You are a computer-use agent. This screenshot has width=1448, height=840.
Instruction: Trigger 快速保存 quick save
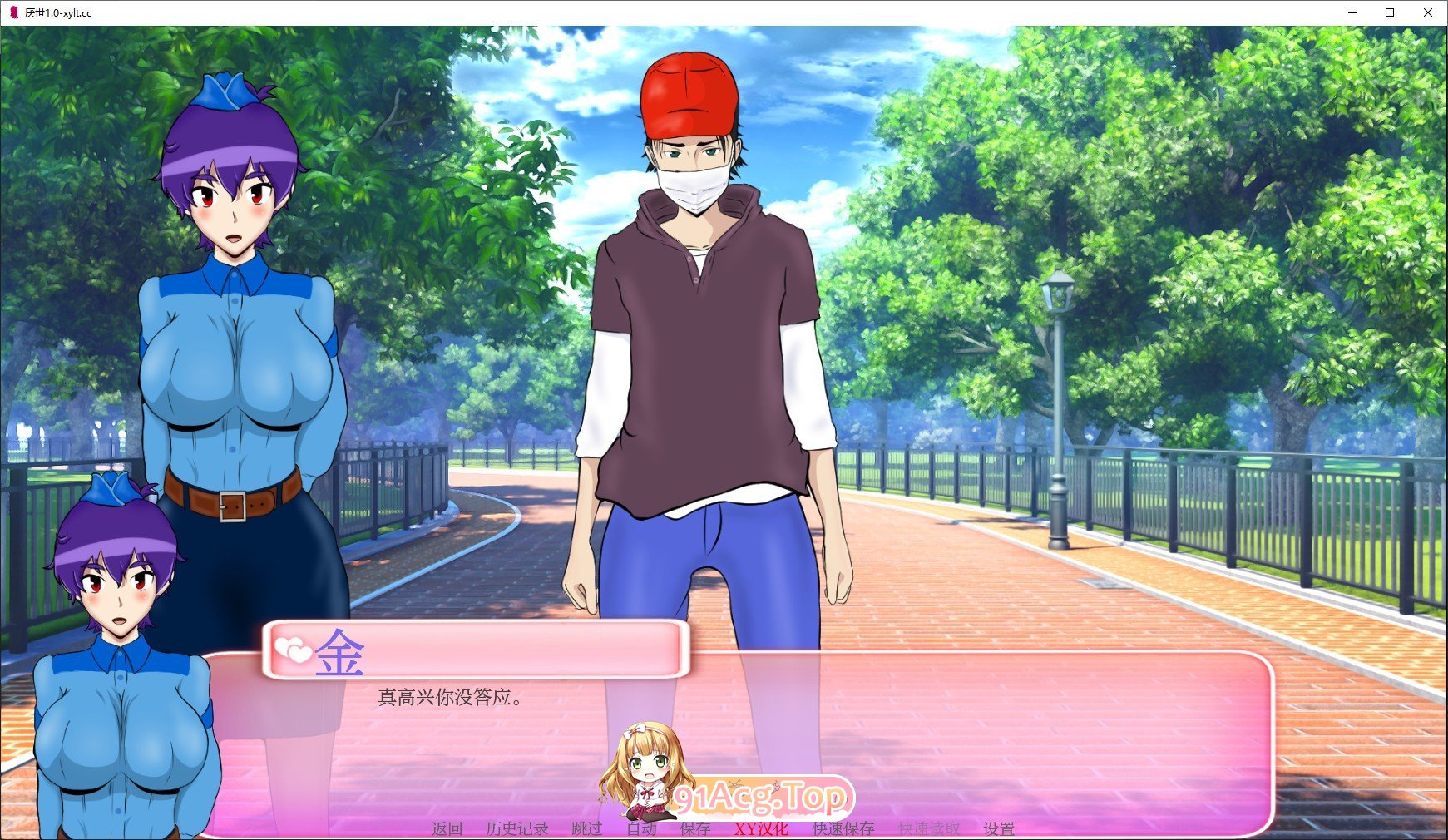[x=842, y=828]
